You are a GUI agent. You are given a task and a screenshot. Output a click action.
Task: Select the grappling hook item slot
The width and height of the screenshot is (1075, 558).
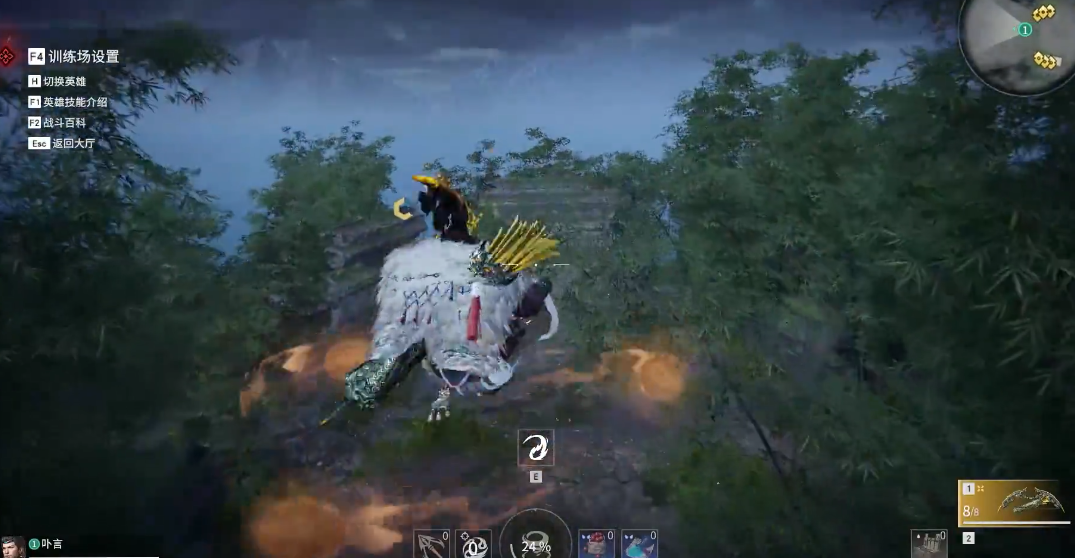pos(431,544)
